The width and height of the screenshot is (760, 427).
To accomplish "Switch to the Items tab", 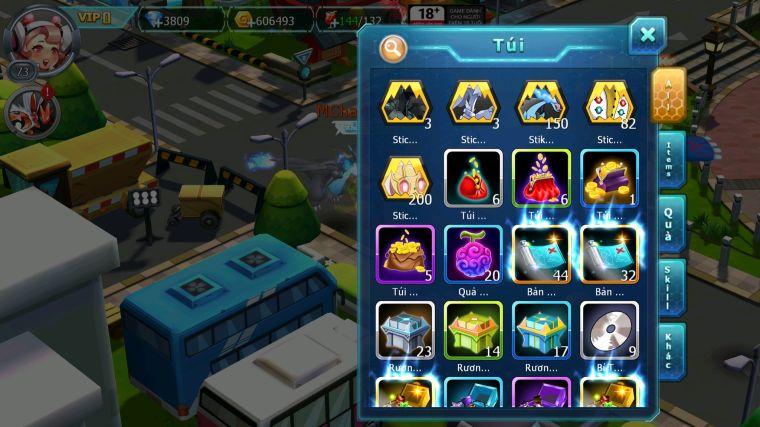I will pos(671,159).
